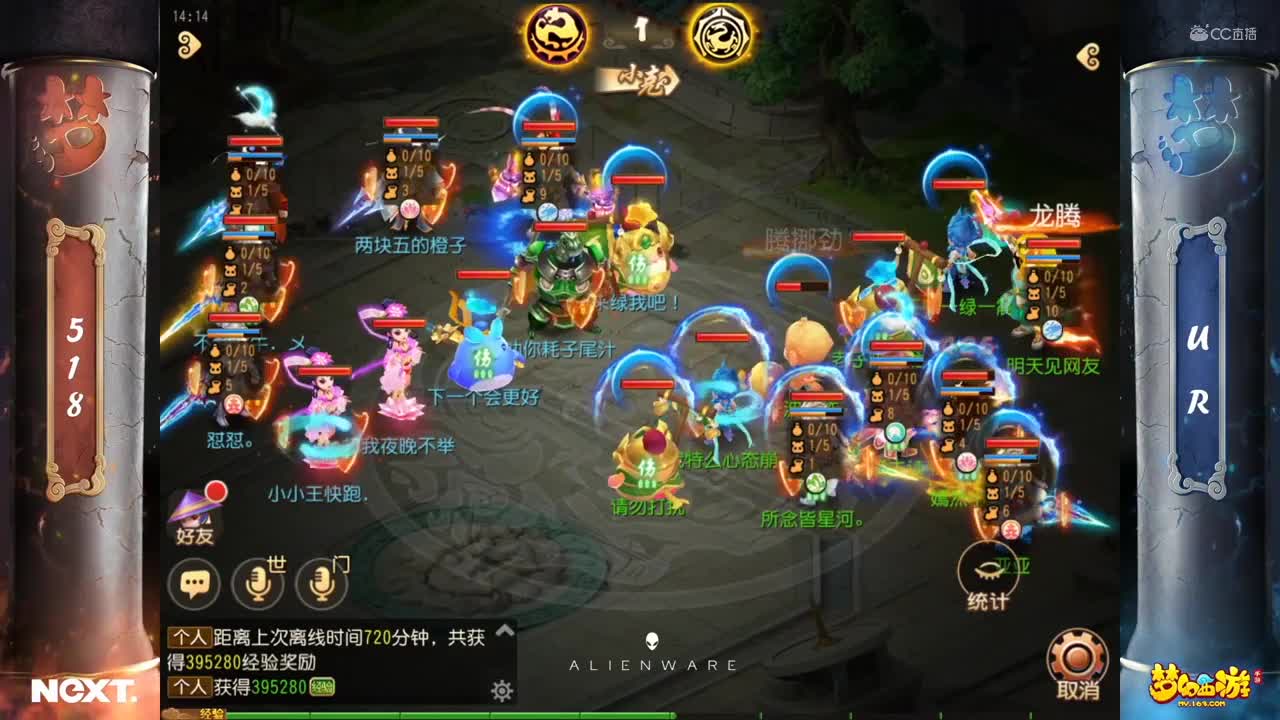The height and width of the screenshot is (720, 1280).
Task: Select the 个人 chat channel tab
Action: tap(193, 638)
